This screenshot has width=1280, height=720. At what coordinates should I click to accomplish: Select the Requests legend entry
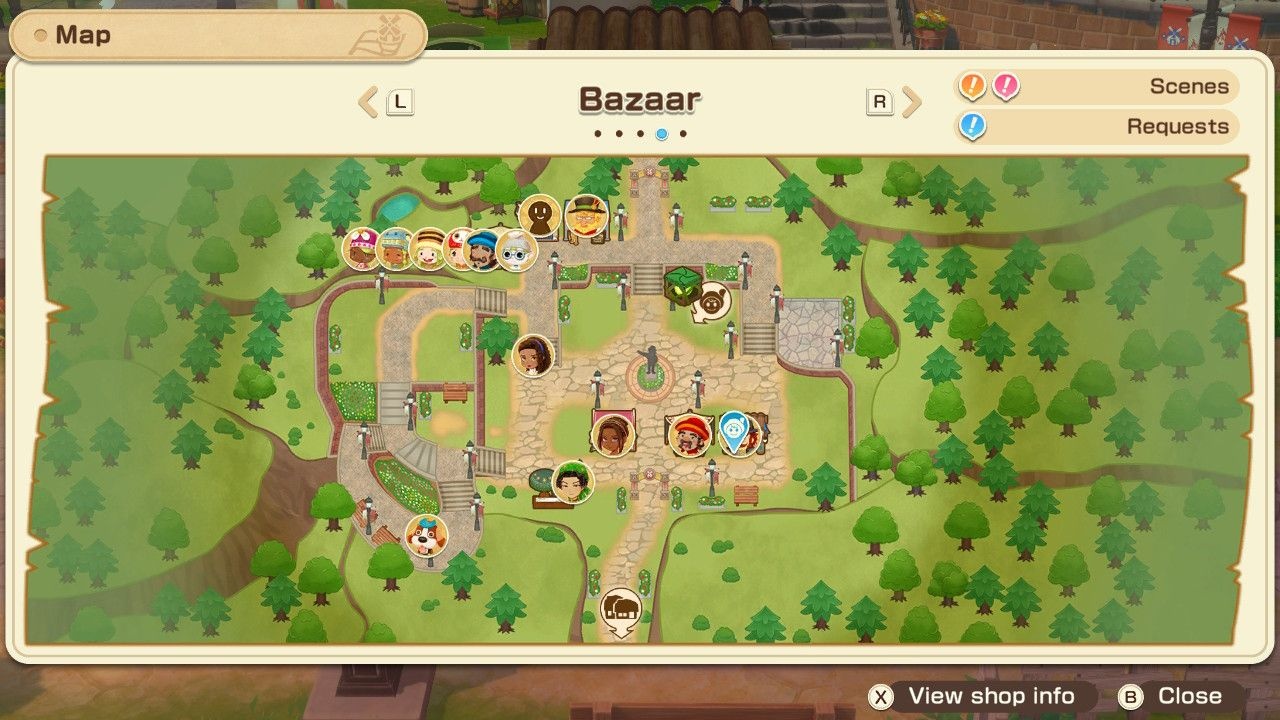click(1095, 127)
